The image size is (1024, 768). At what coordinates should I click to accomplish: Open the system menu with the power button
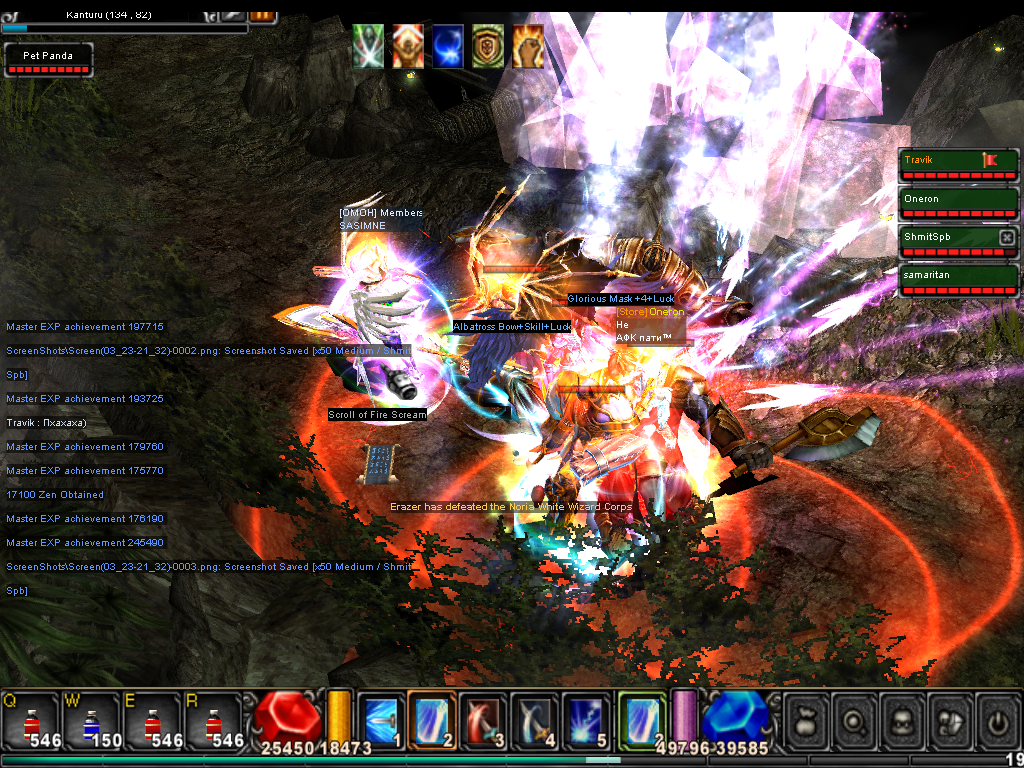coord(996,720)
